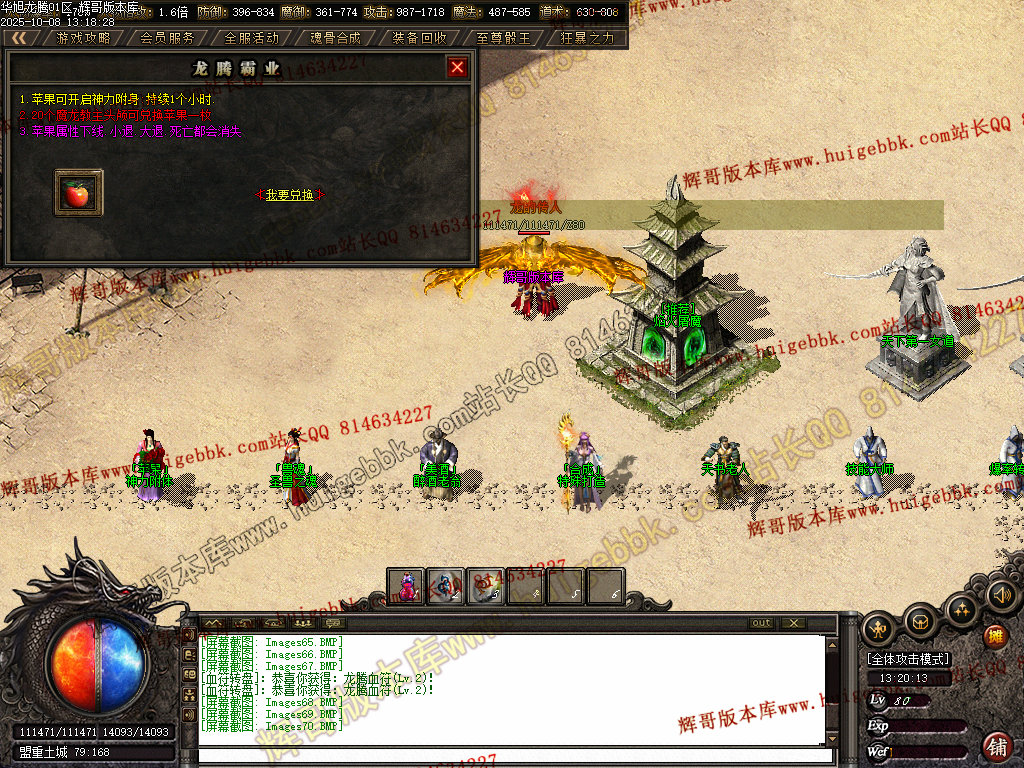Open the 铺 shop button
Image resolution: width=1024 pixels, height=768 pixels.
pos(997,745)
